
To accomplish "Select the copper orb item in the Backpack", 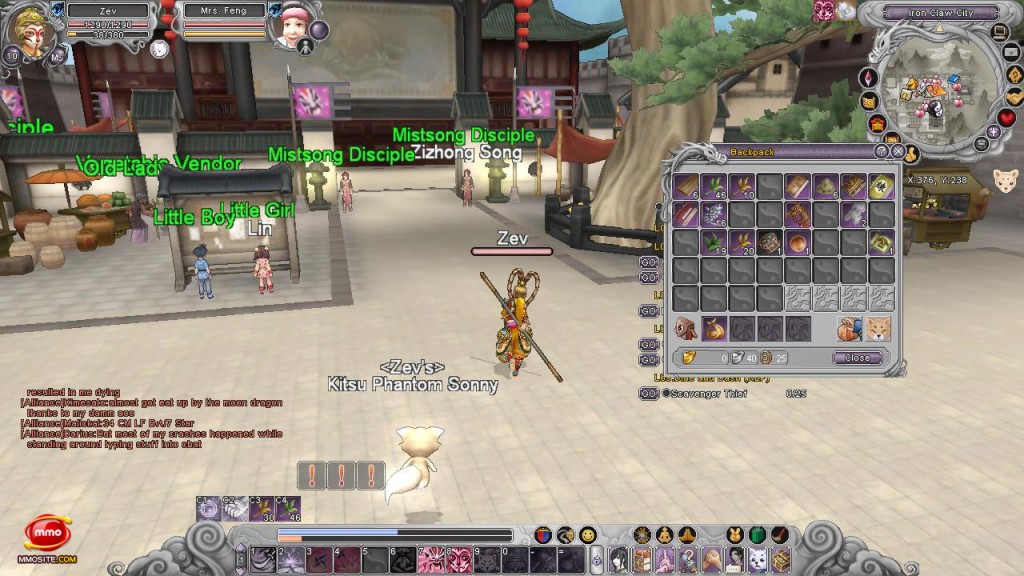I will coord(797,241).
